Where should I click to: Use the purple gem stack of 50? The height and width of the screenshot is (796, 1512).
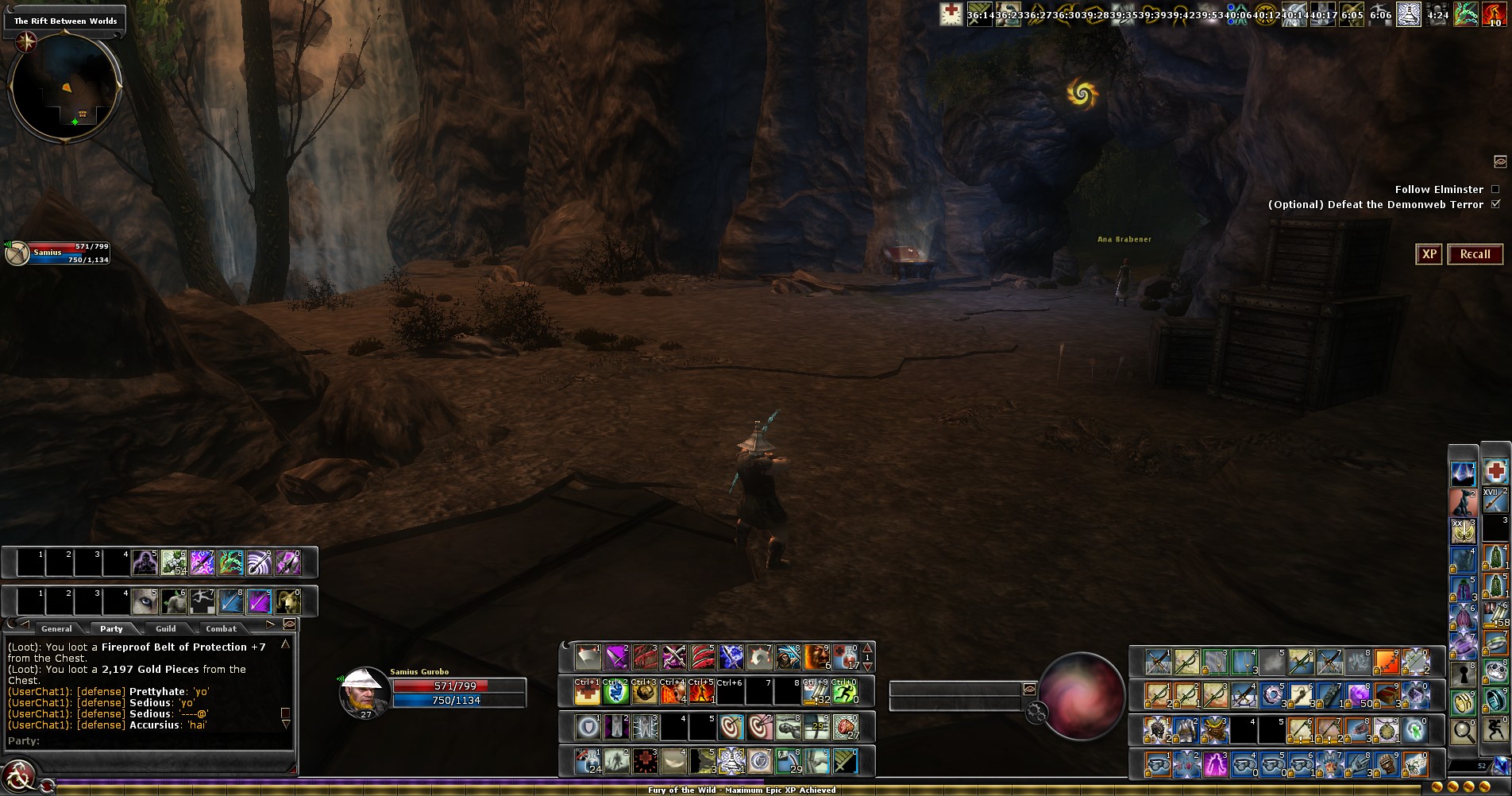[1358, 695]
